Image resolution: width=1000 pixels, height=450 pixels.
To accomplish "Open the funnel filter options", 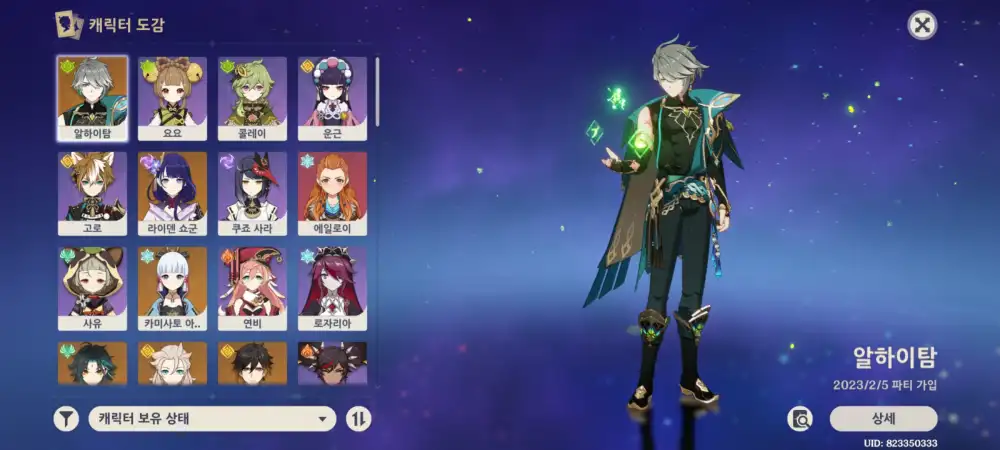I will coord(66,419).
